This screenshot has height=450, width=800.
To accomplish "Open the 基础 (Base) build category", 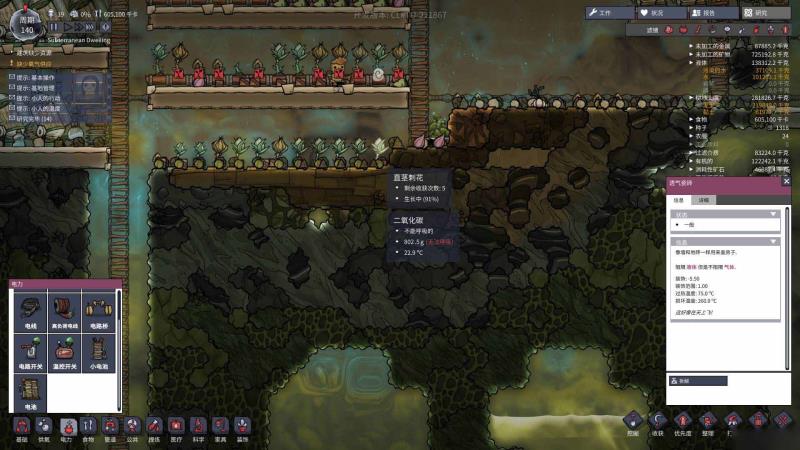I will [x=22, y=429].
